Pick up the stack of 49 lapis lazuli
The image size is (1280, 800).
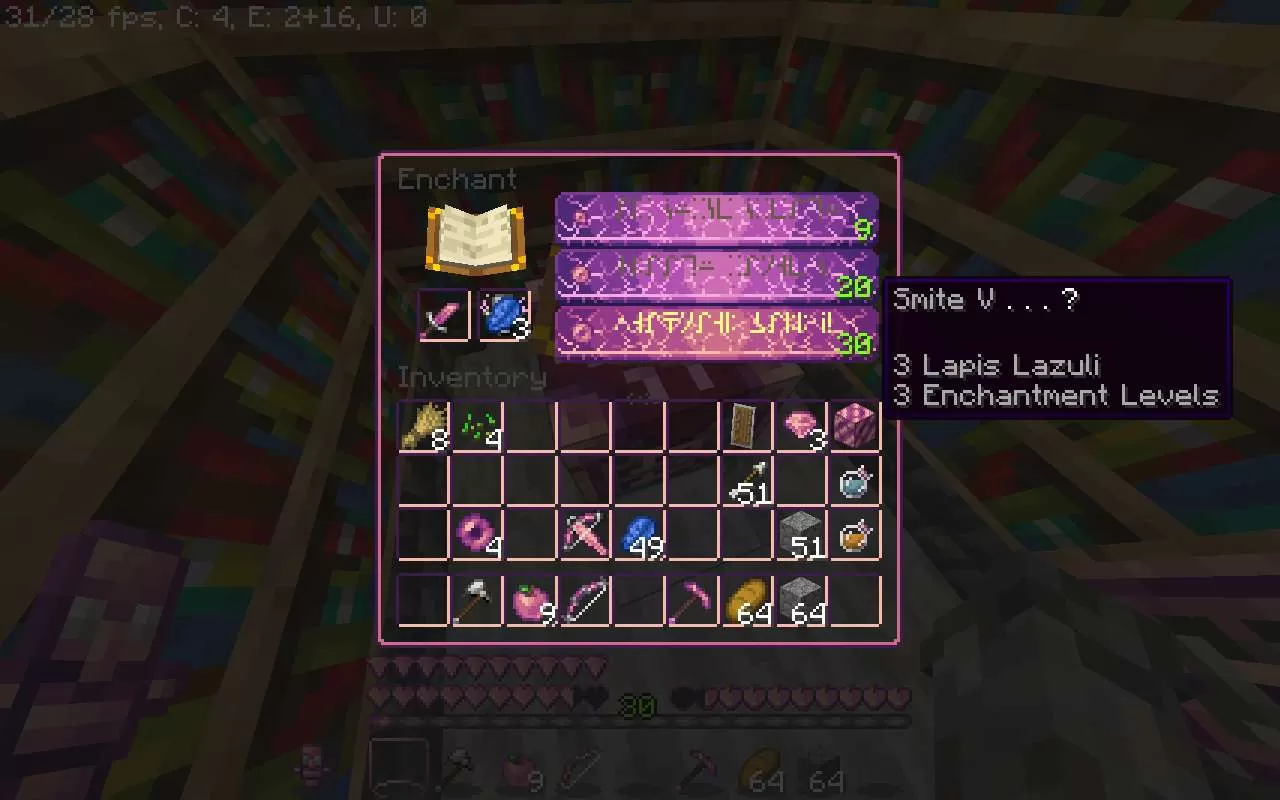coord(637,533)
